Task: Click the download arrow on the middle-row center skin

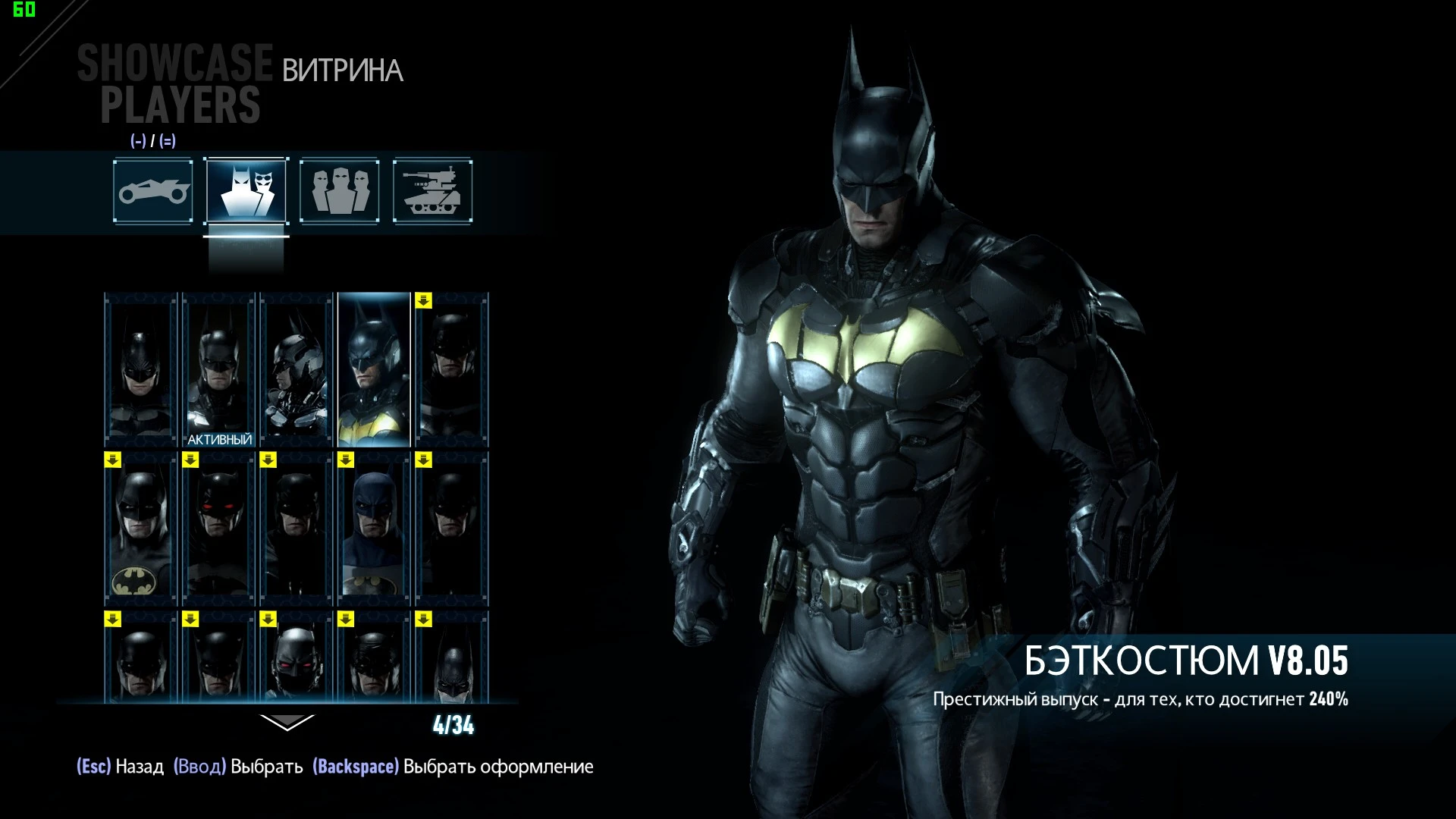Action: coord(268,458)
